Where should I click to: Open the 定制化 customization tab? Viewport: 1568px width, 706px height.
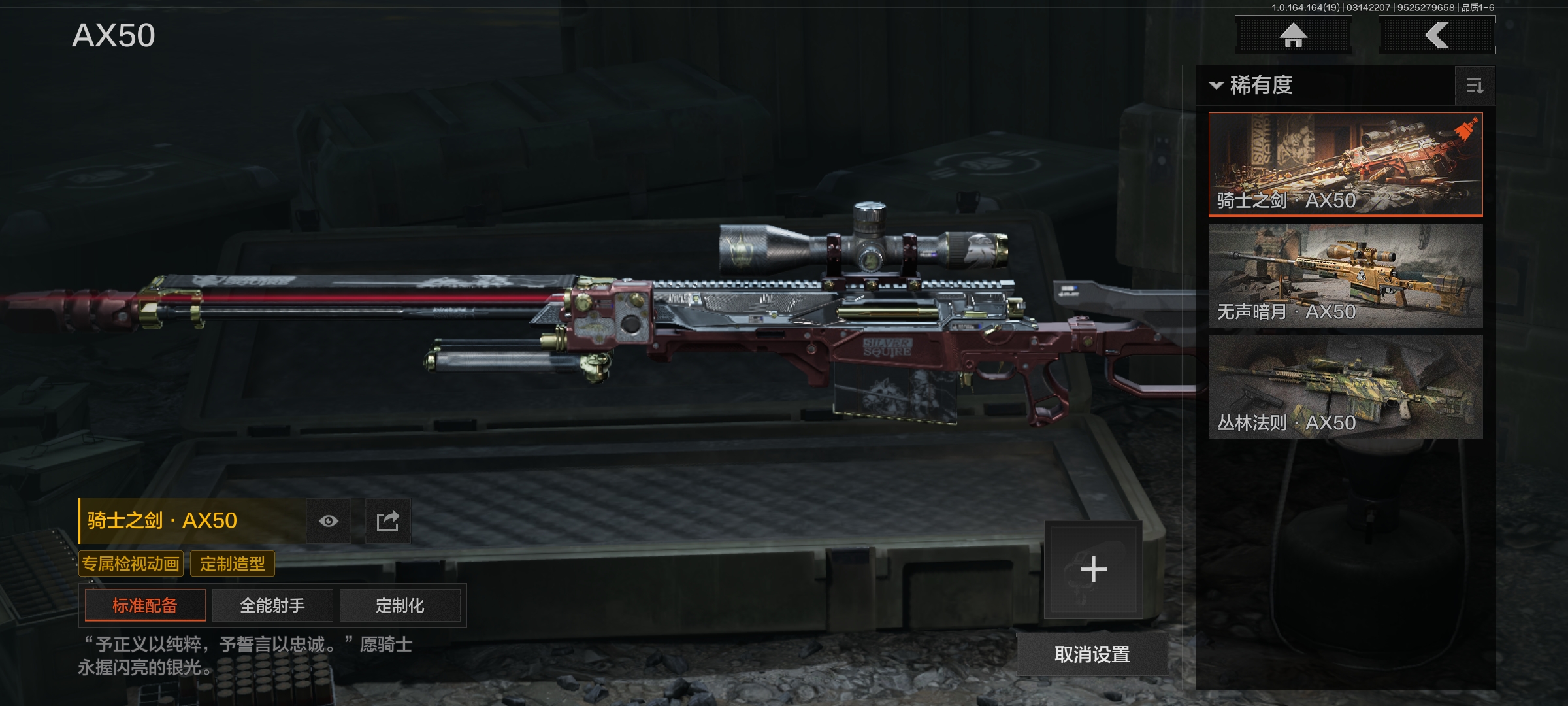pyautogui.click(x=400, y=605)
